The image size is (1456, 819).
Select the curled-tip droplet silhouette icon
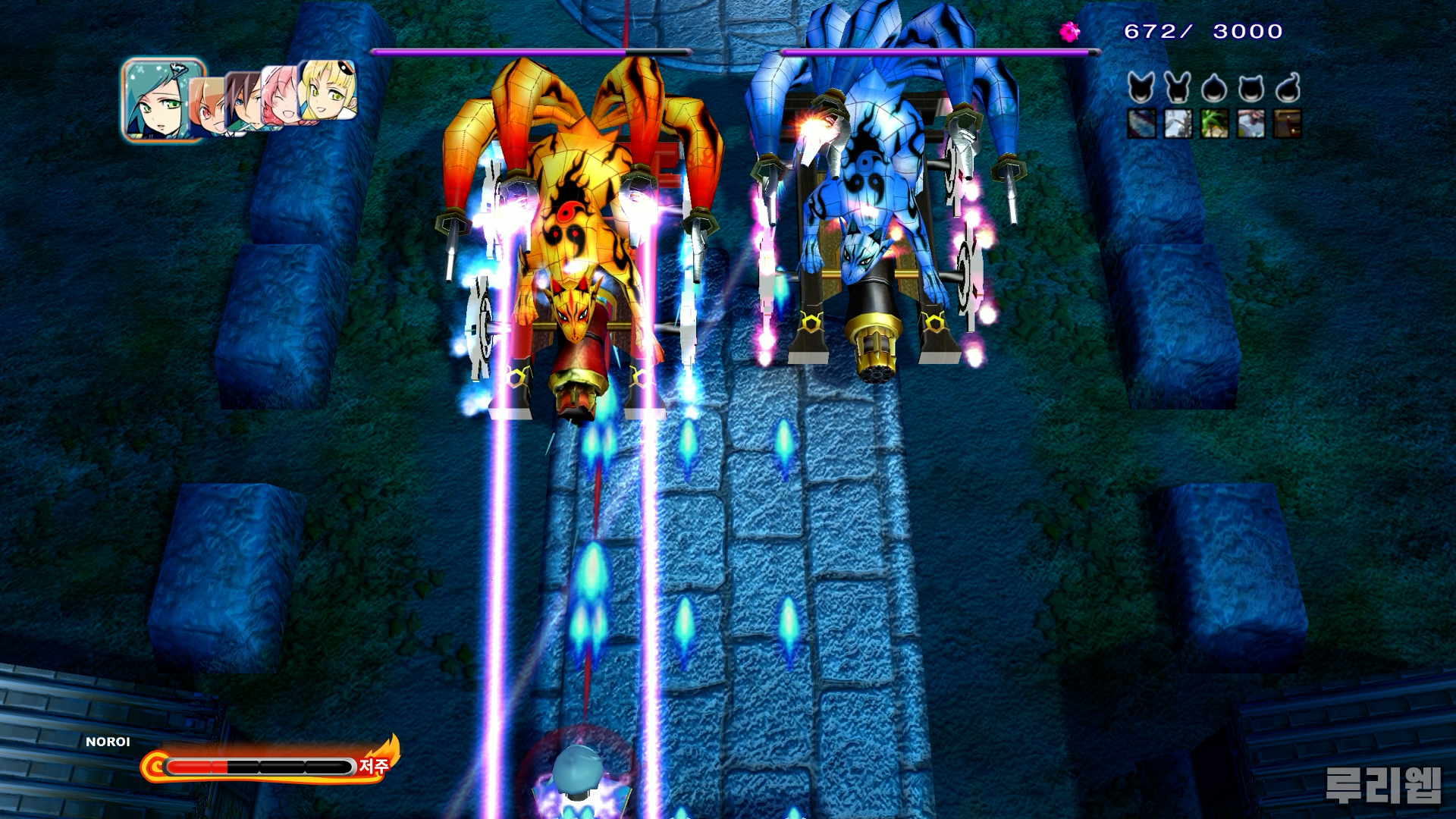tap(1287, 88)
